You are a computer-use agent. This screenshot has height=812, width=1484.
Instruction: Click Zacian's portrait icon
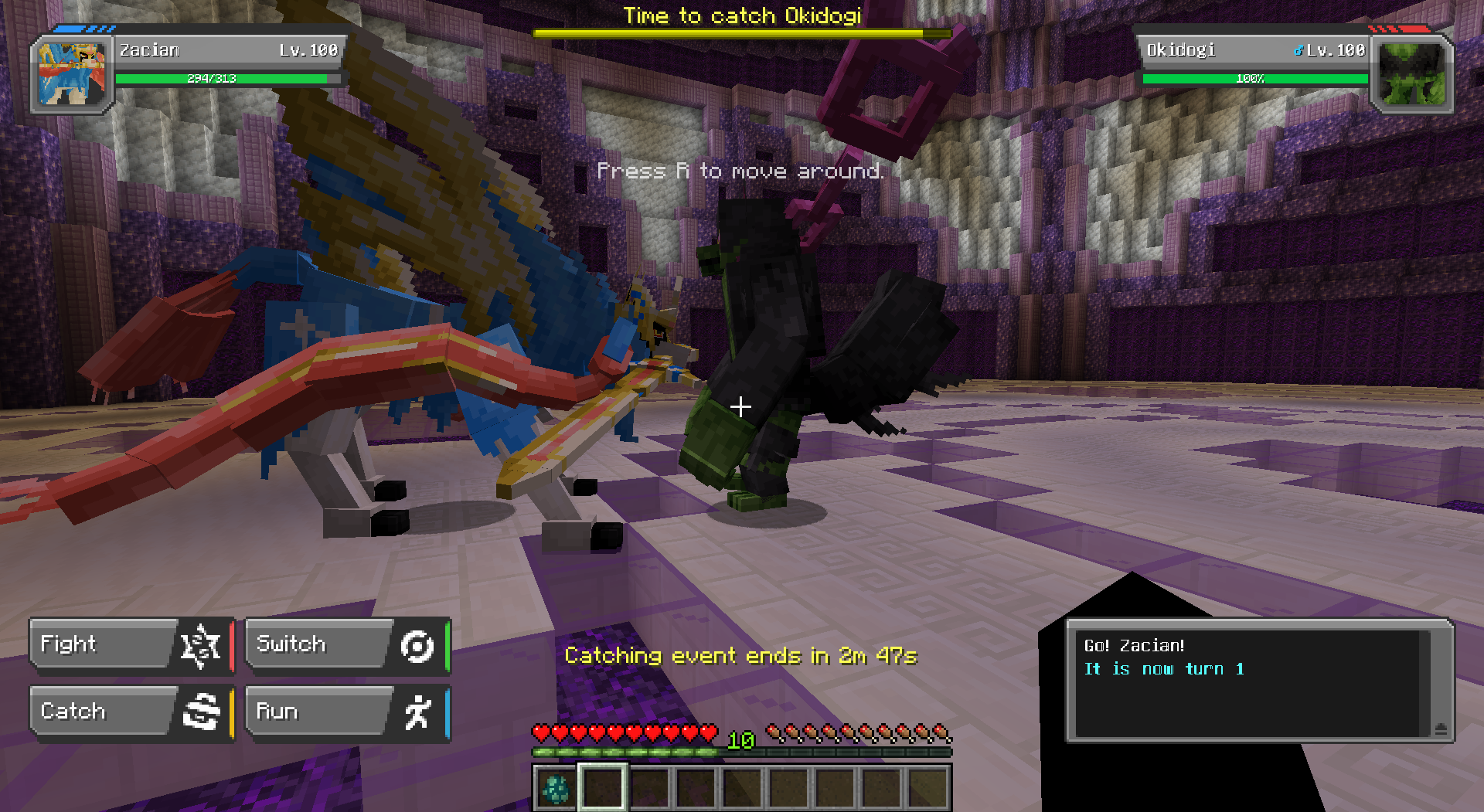click(72, 75)
